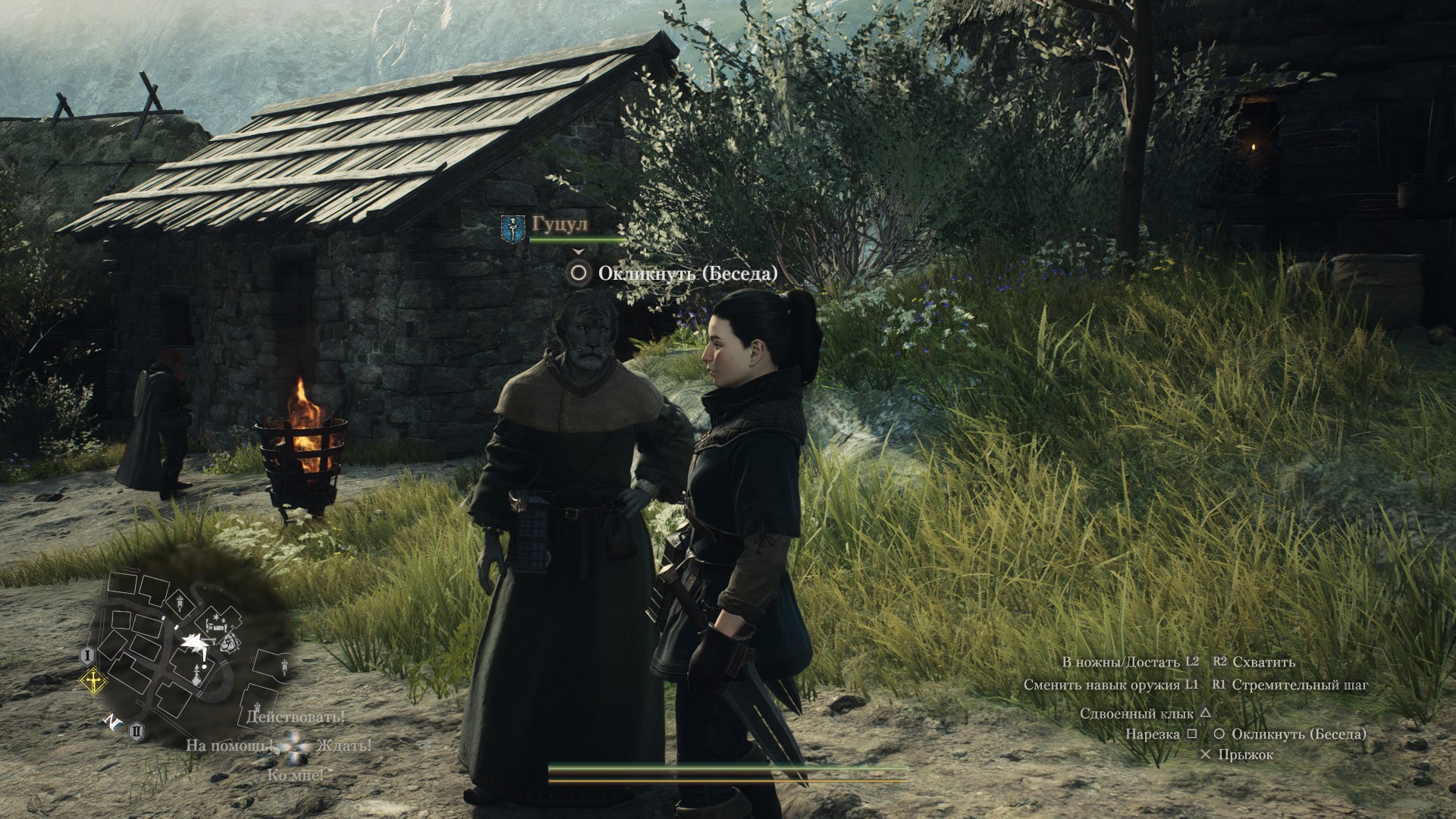Click the pawn II badge on the minimap

[137, 733]
